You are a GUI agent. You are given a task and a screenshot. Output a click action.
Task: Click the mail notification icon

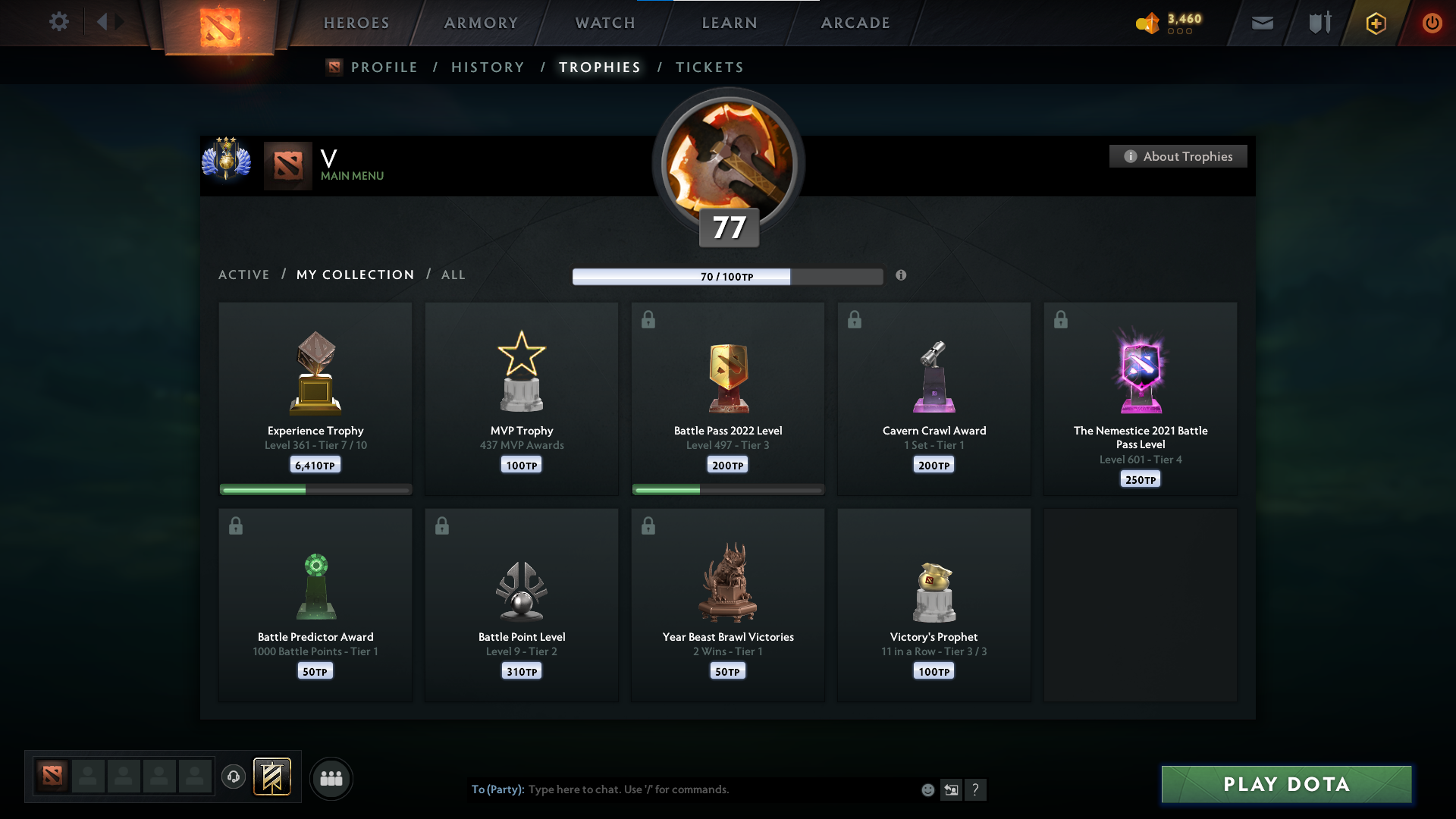(x=1263, y=23)
